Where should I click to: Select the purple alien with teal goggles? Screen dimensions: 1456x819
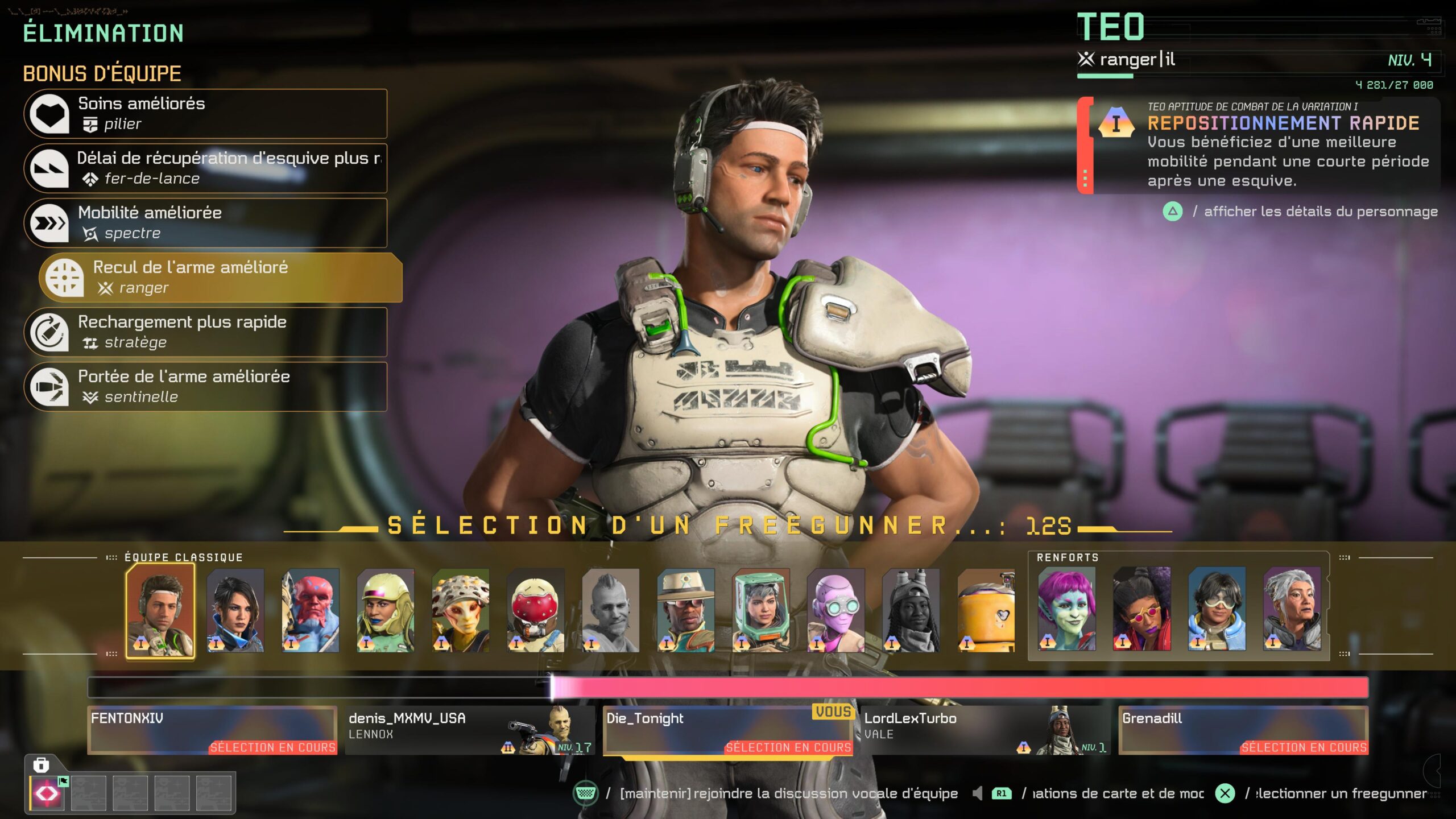click(836, 610)
